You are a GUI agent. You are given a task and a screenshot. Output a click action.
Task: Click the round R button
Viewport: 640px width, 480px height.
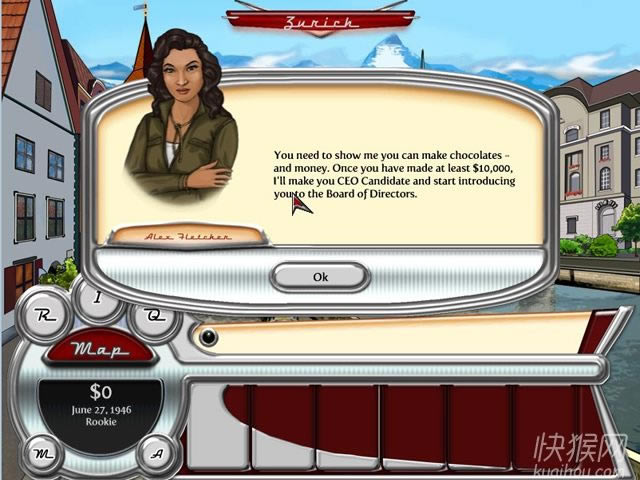click(43, 314)
